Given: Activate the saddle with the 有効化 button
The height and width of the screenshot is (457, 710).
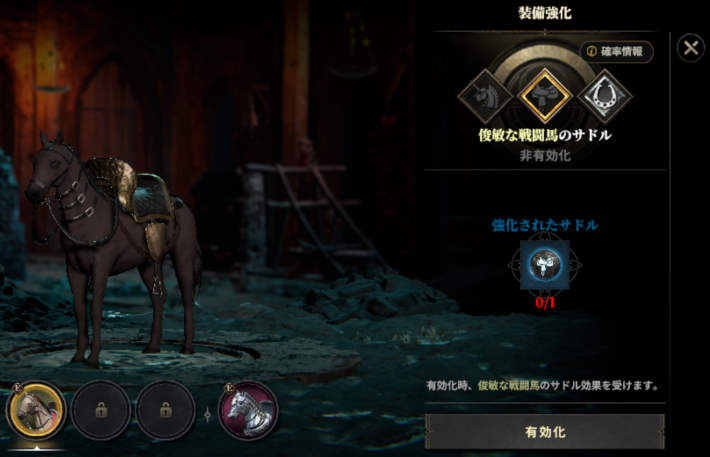Looking at the screenshot, I should click(x=545, y=432).
